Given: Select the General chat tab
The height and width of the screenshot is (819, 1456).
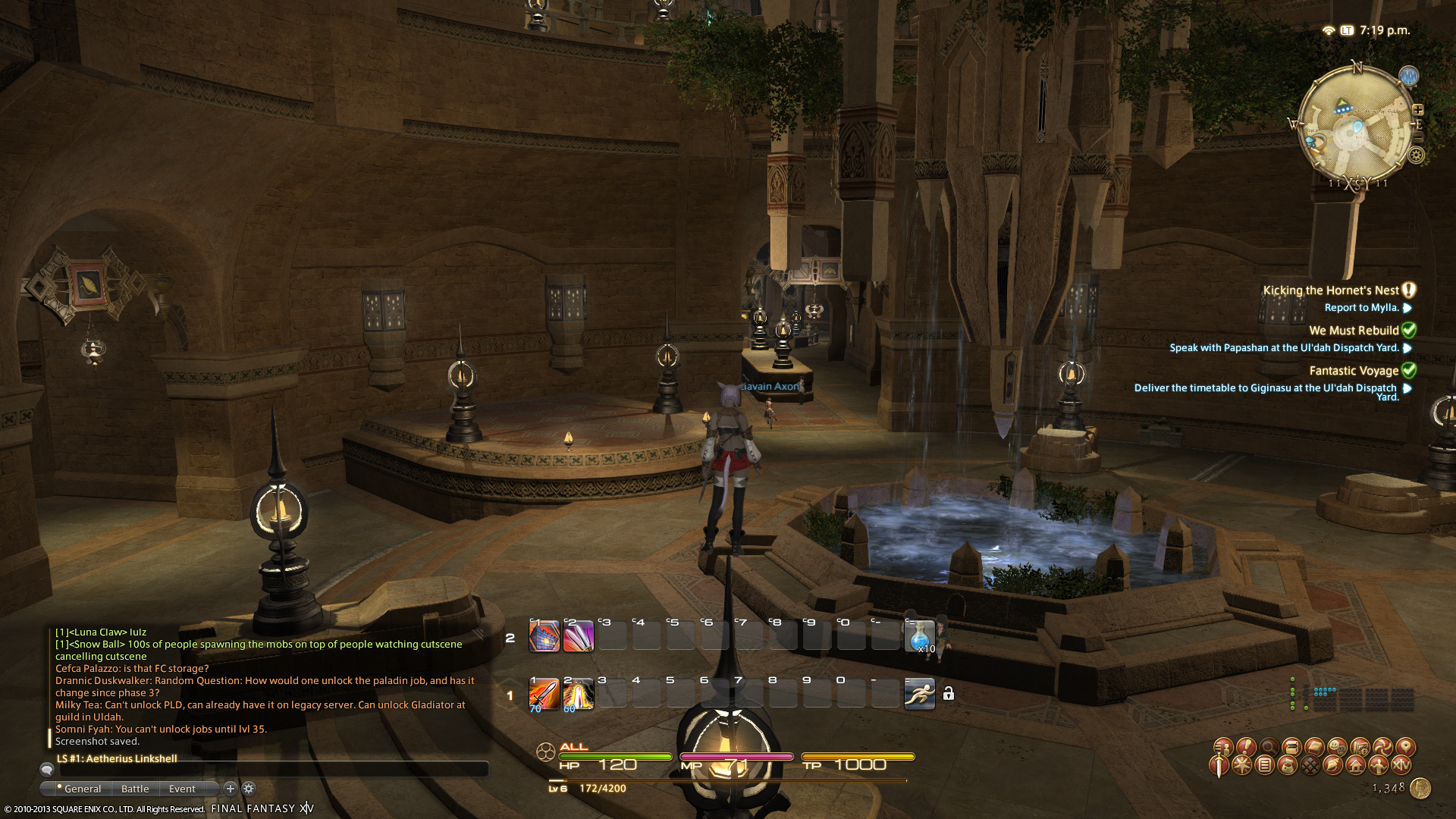Looking at the screenshot, I should click(x=82, y=789).
